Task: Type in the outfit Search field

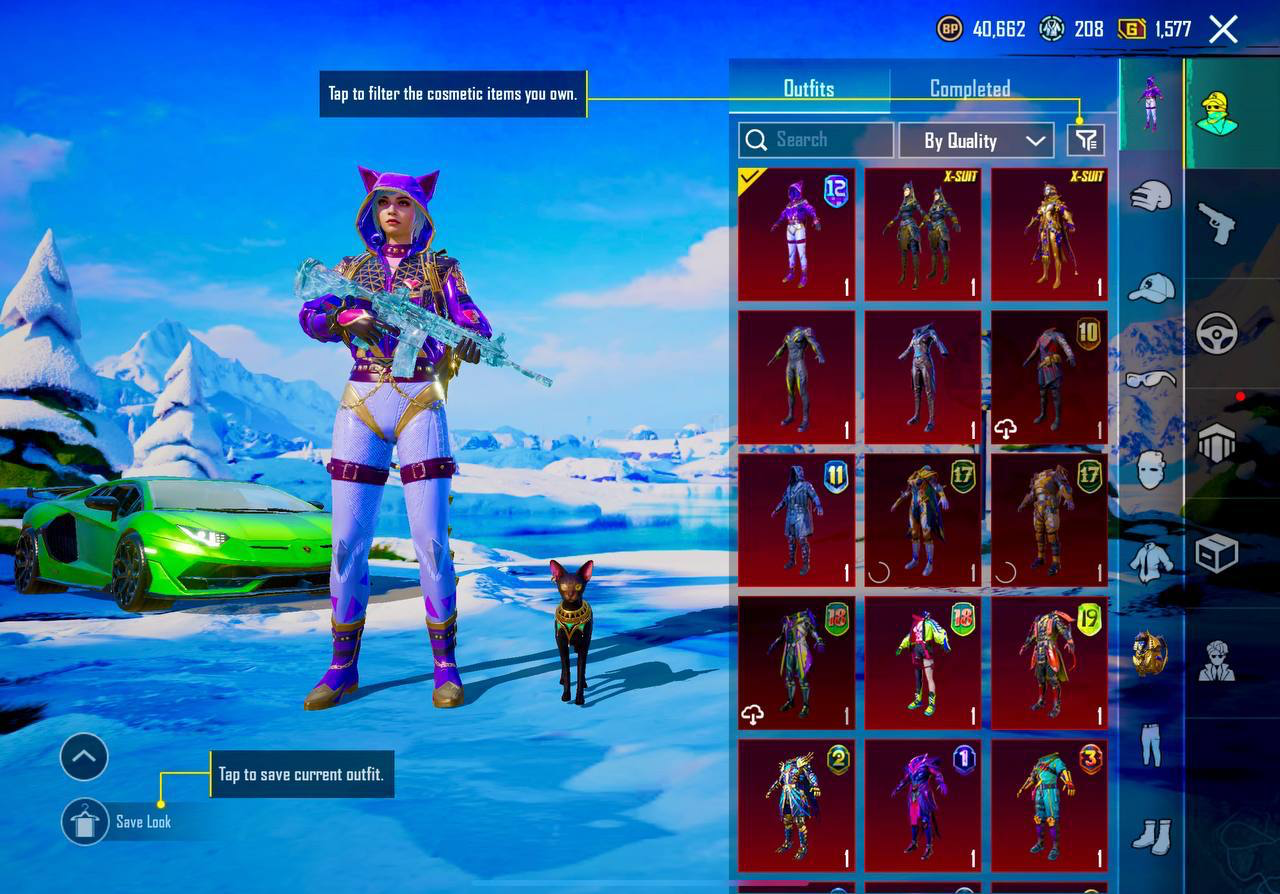Action: (x=816, y=140)
